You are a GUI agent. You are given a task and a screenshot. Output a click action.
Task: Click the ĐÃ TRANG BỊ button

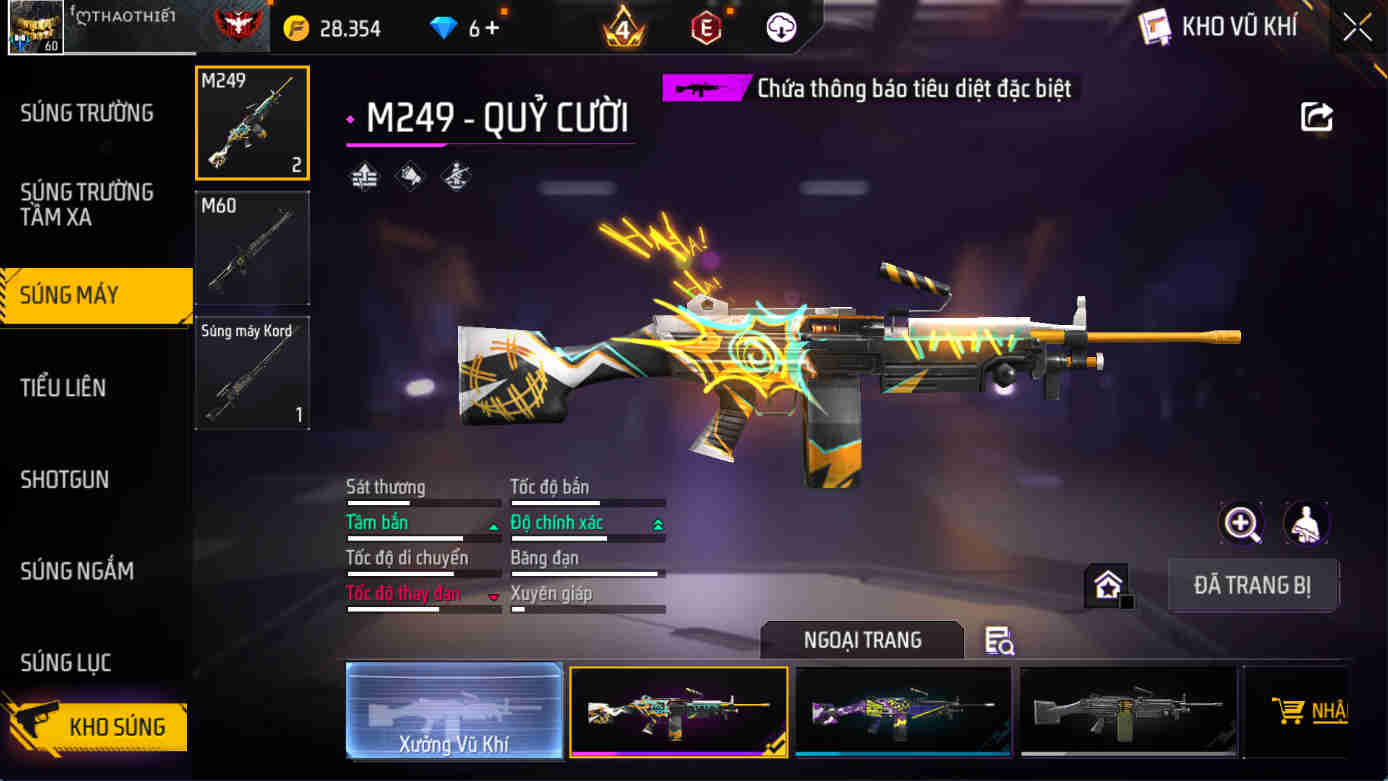(x=1253, y=585)
